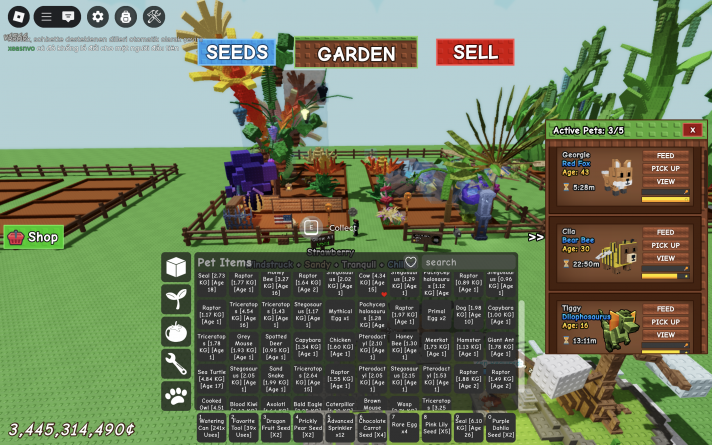Click the Pet Items search field
Viewport: 712px width, 445px height.
(x=467, y=262)
